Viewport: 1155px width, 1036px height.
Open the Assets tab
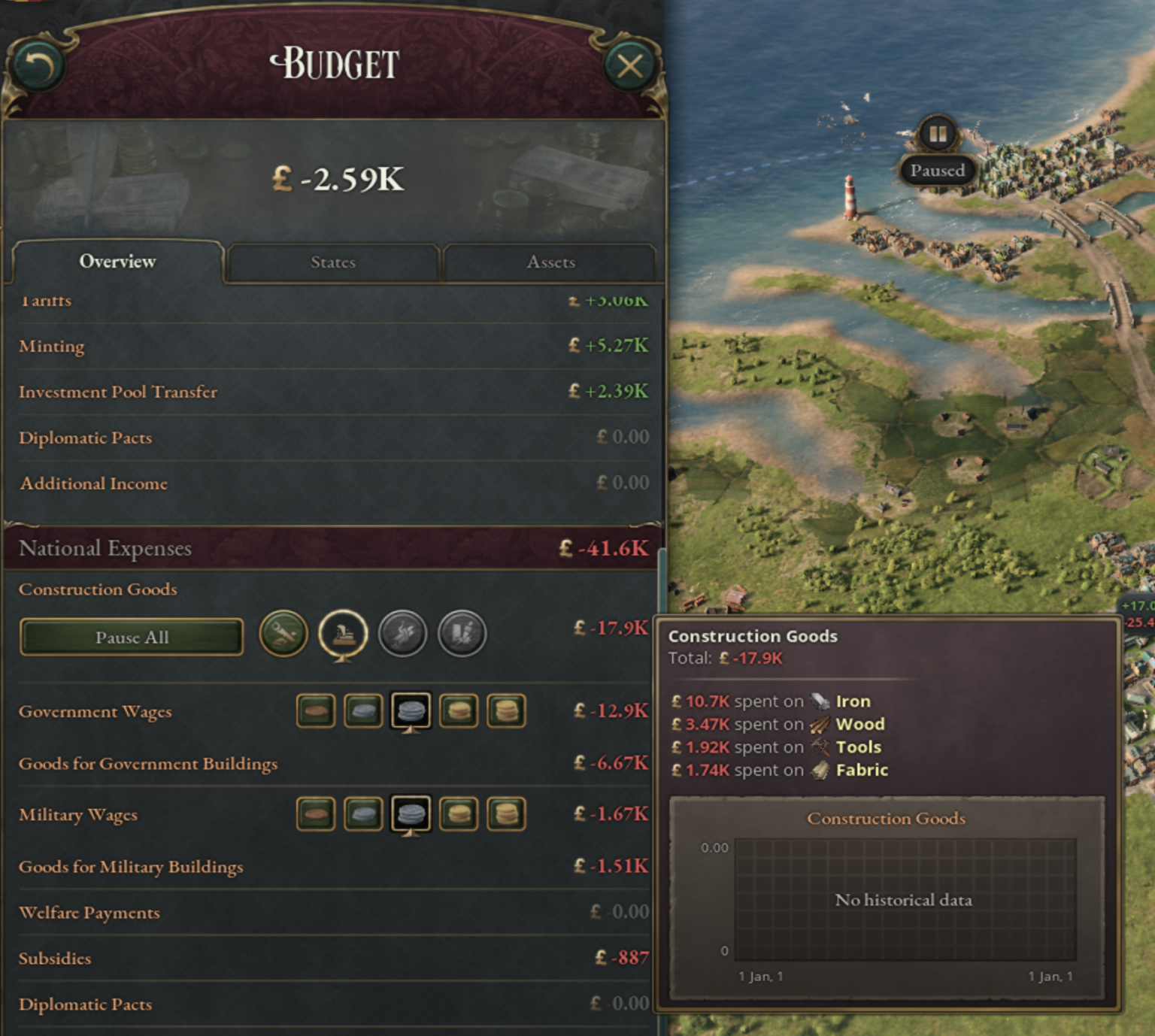tap(550, 262)
